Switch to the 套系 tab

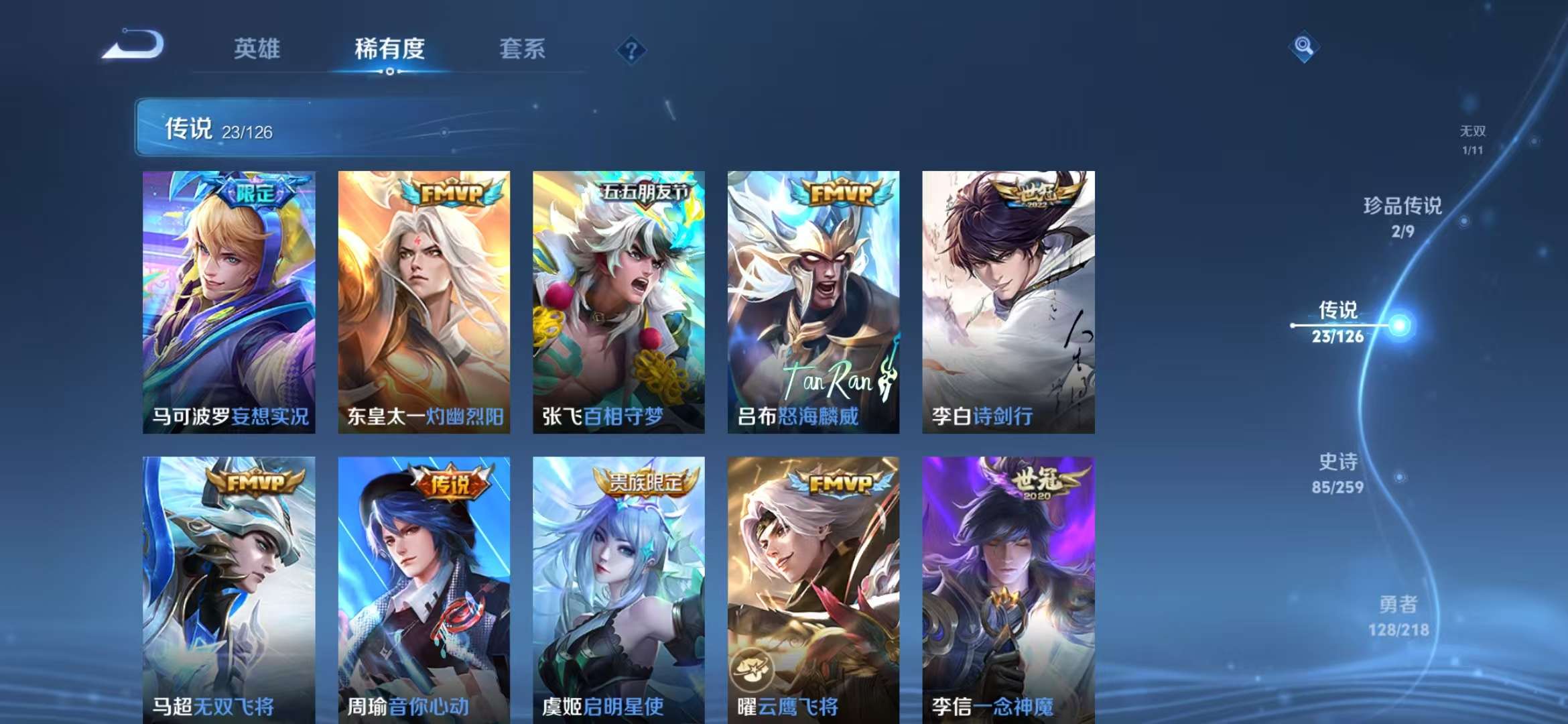tap(522, 49)
